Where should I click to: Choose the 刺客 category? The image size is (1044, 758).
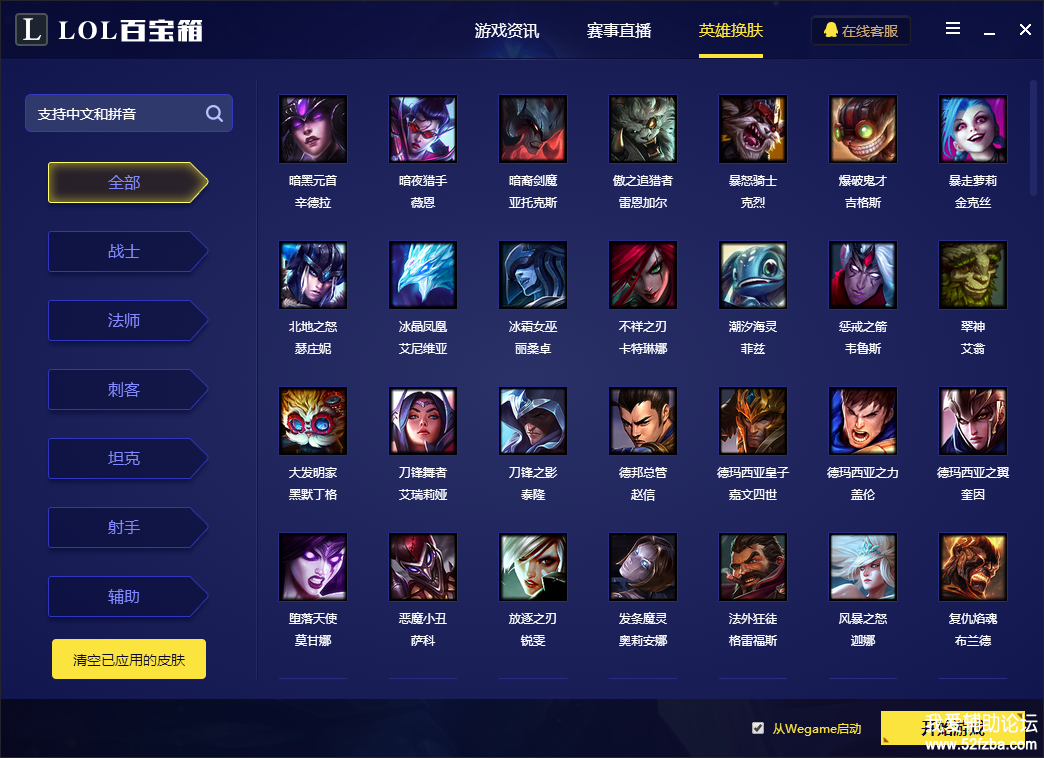click(125, 390)
